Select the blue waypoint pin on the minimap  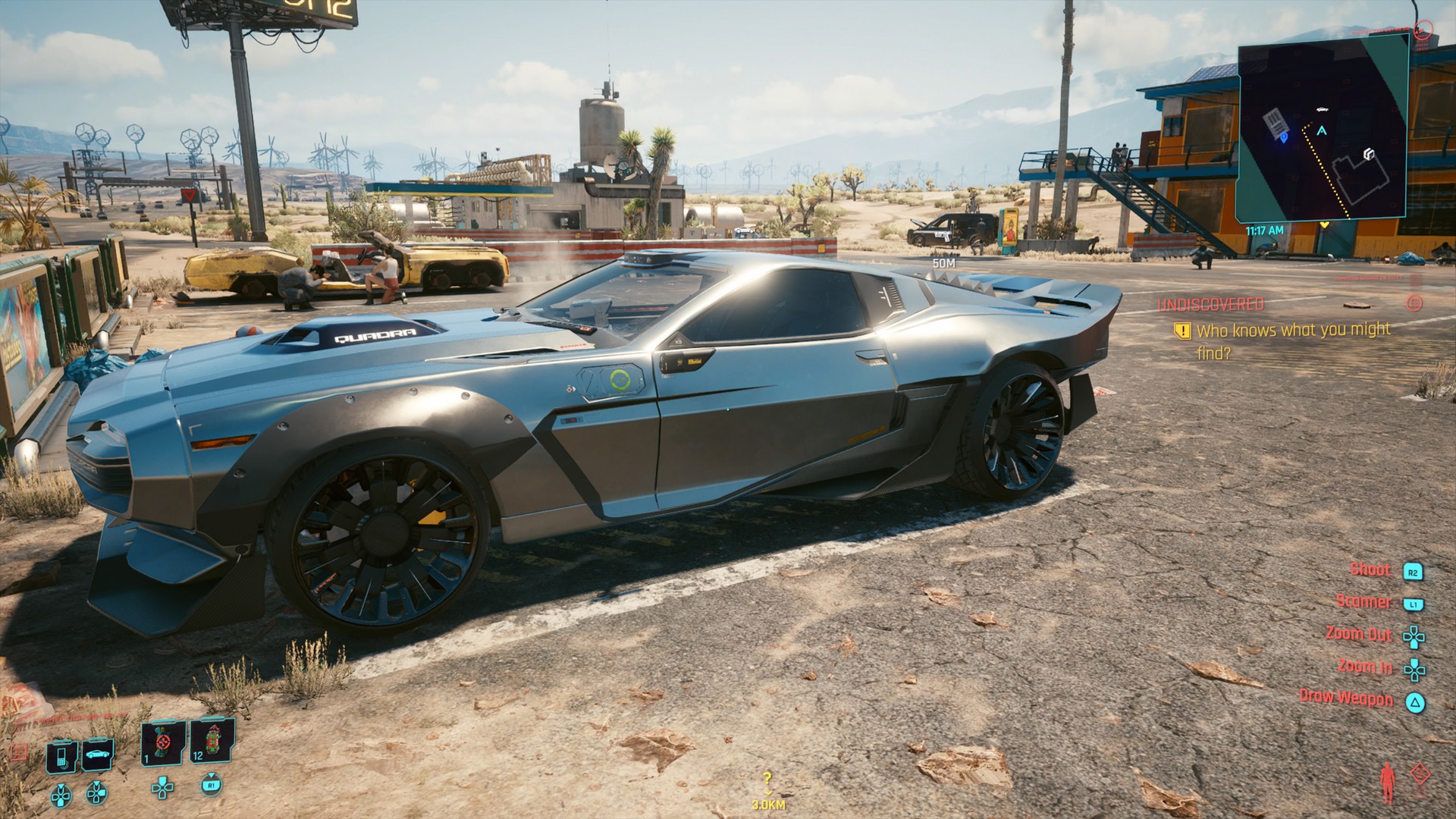(1284, 137)
